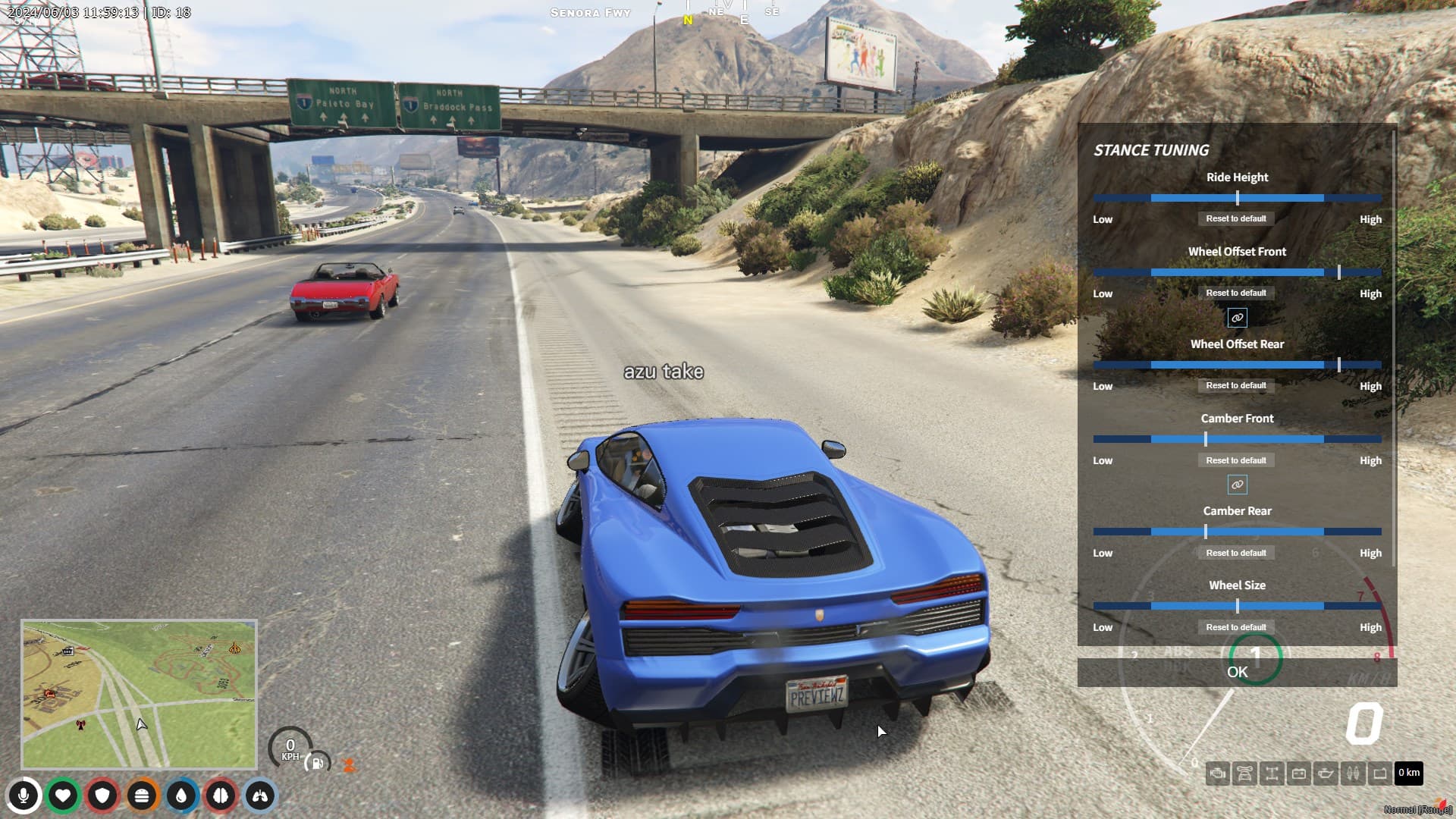This screenshot has width=1456, height=819.
Task: Reset Camber Rear to default
Action: pos(1236,552)
